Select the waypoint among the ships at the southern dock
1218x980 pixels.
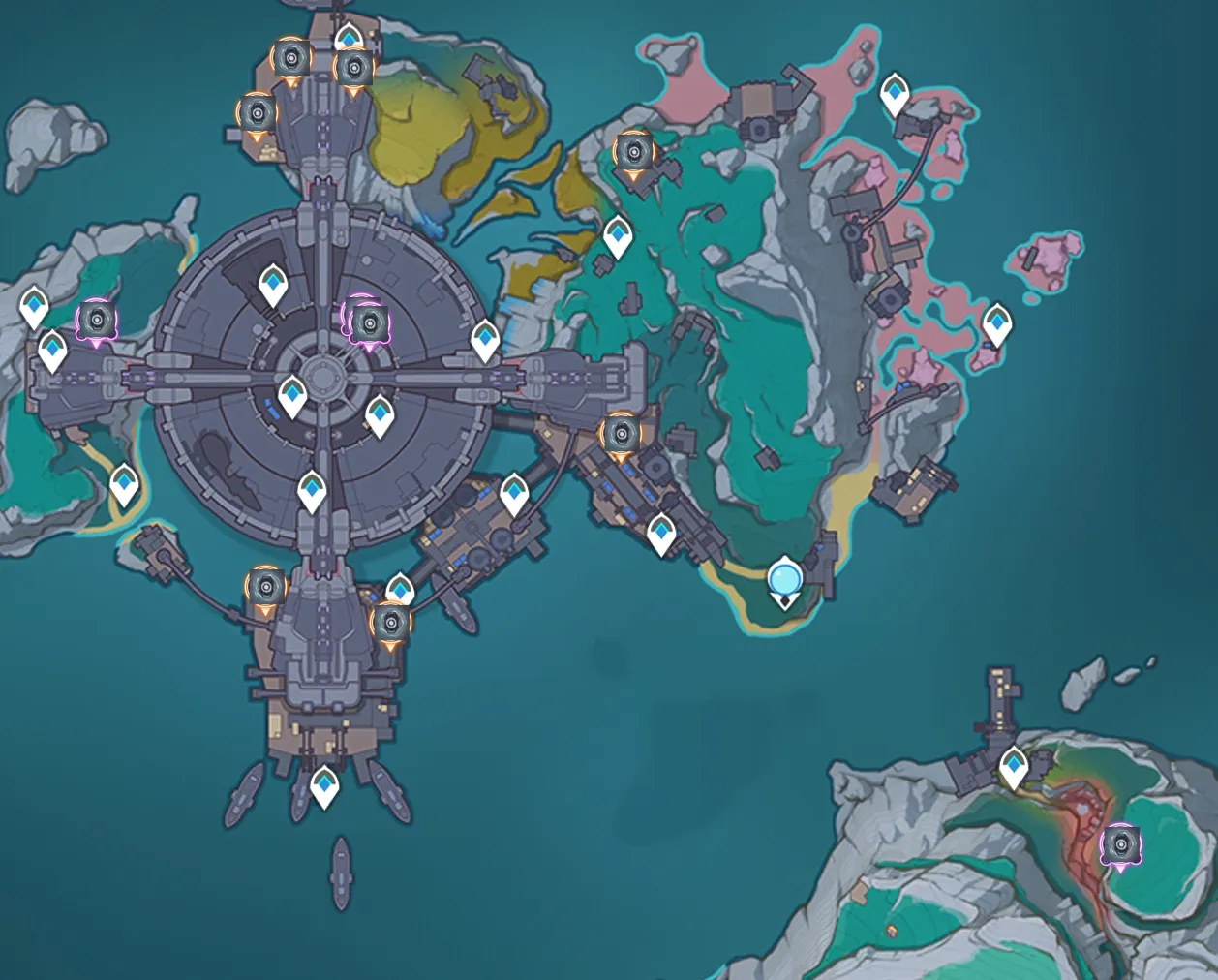(323, 785)
